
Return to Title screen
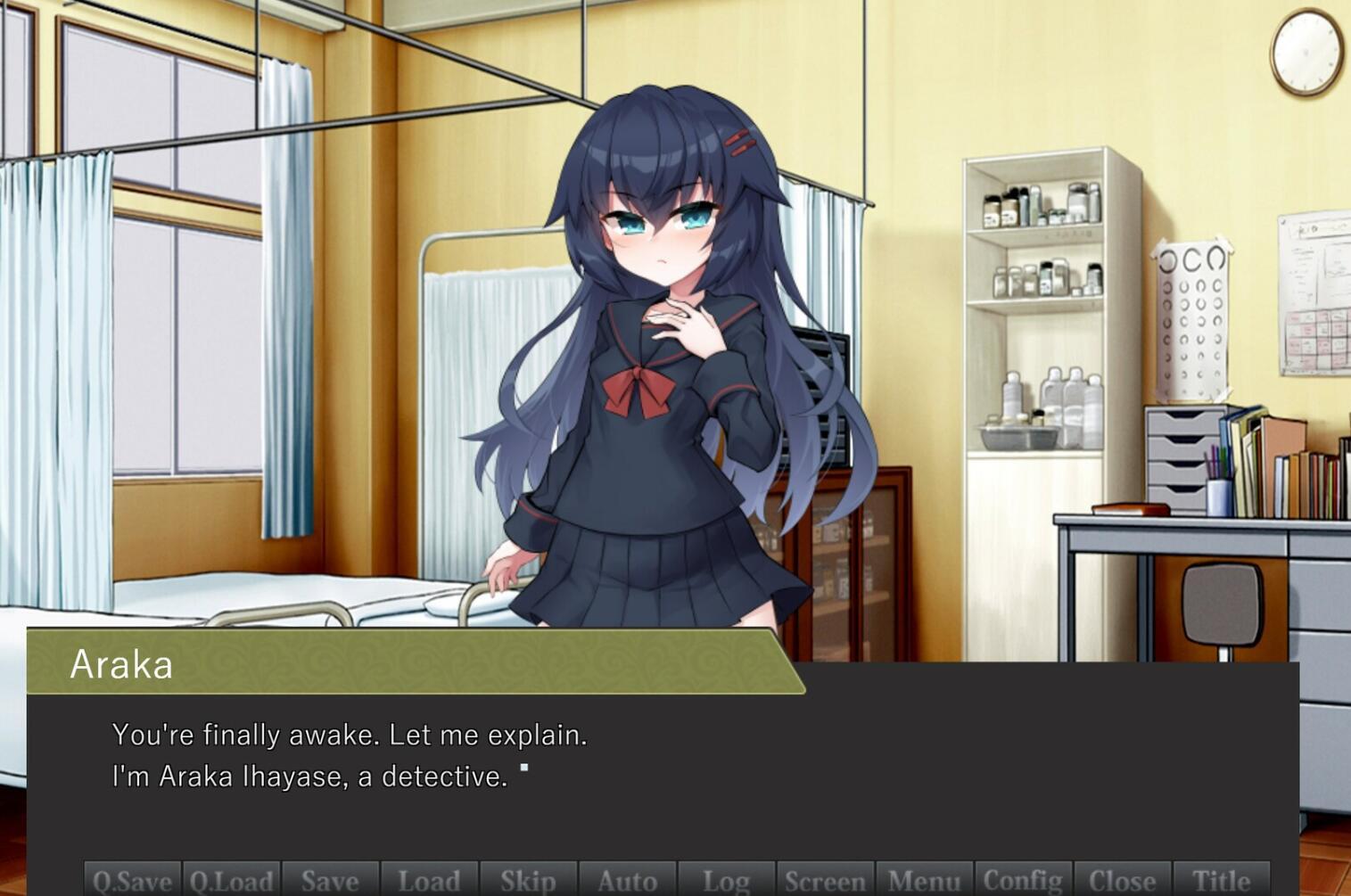1223,881
